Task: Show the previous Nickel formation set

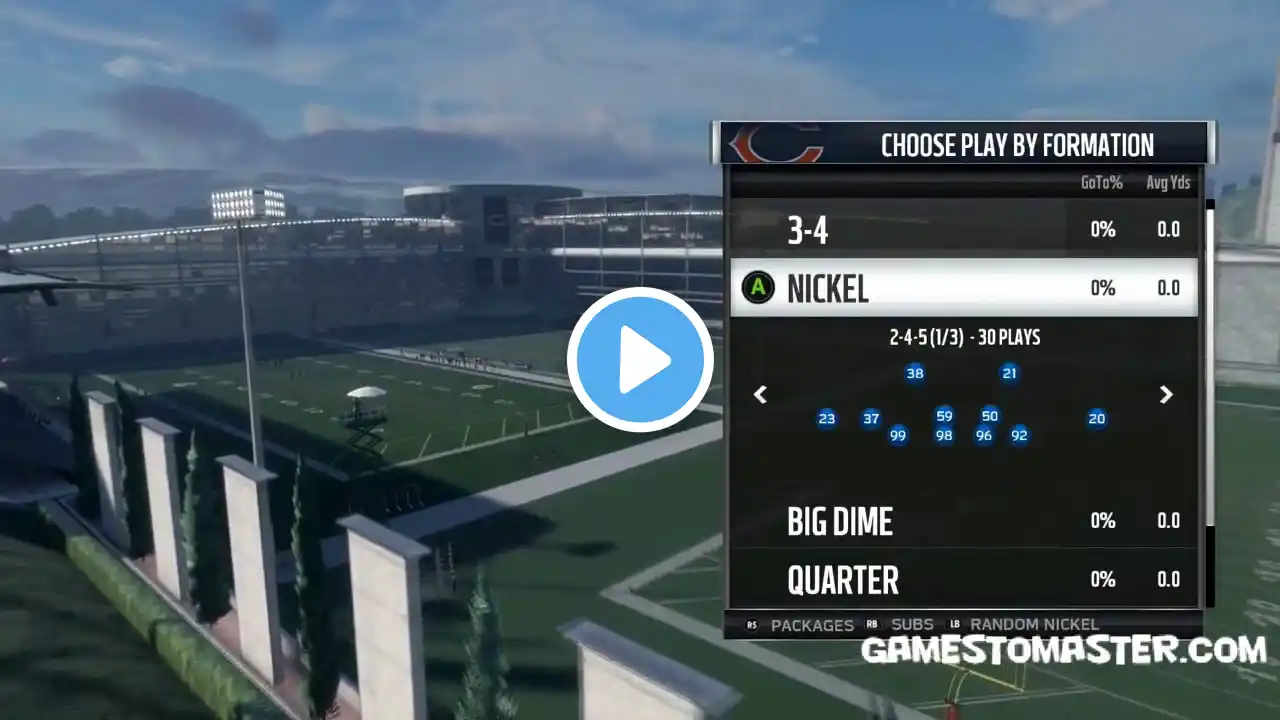Action: 760,395
